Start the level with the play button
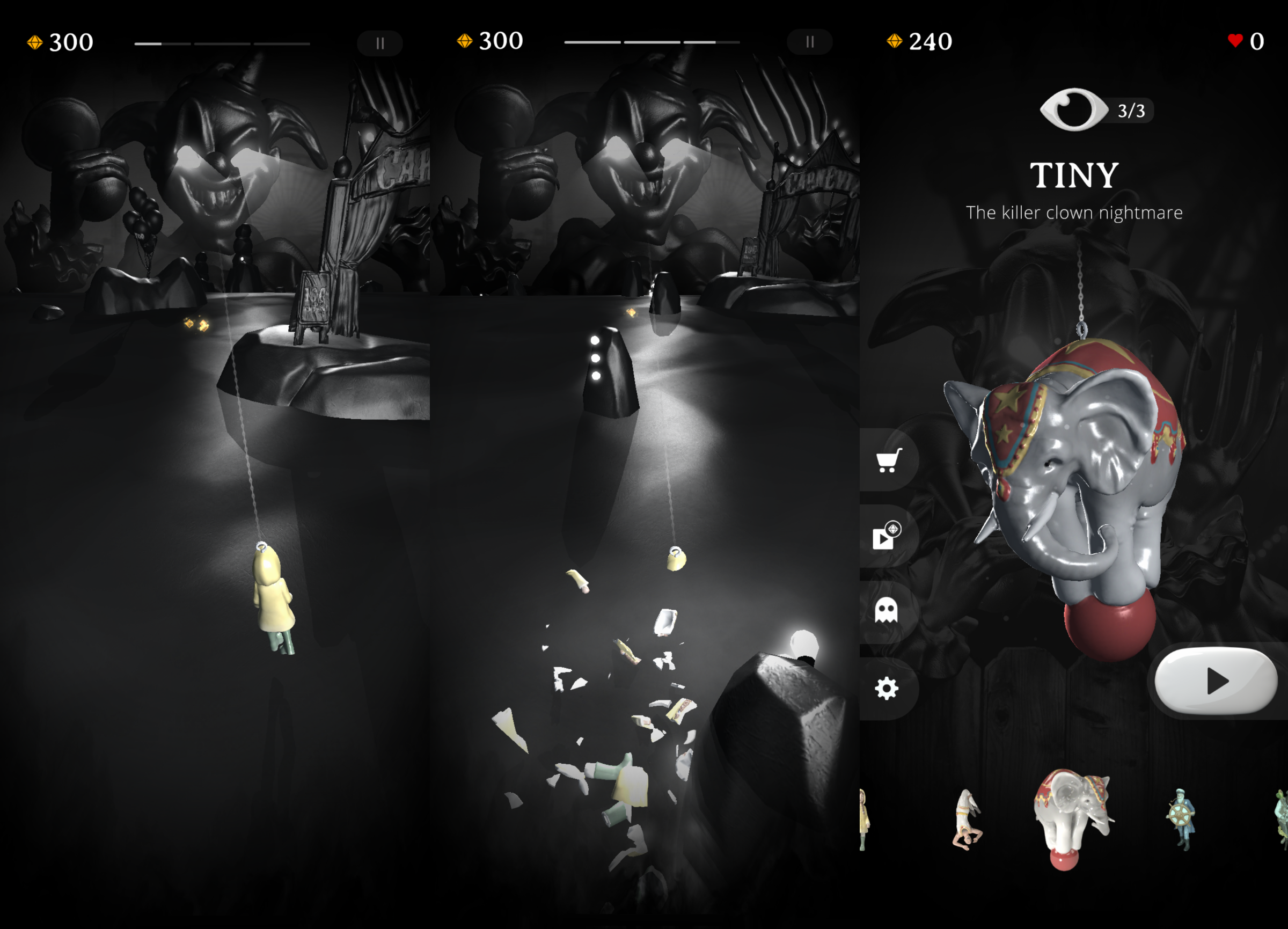The width and height of the screenshot is (1288, 929). pyautogui.click(x=1216, y=681)
